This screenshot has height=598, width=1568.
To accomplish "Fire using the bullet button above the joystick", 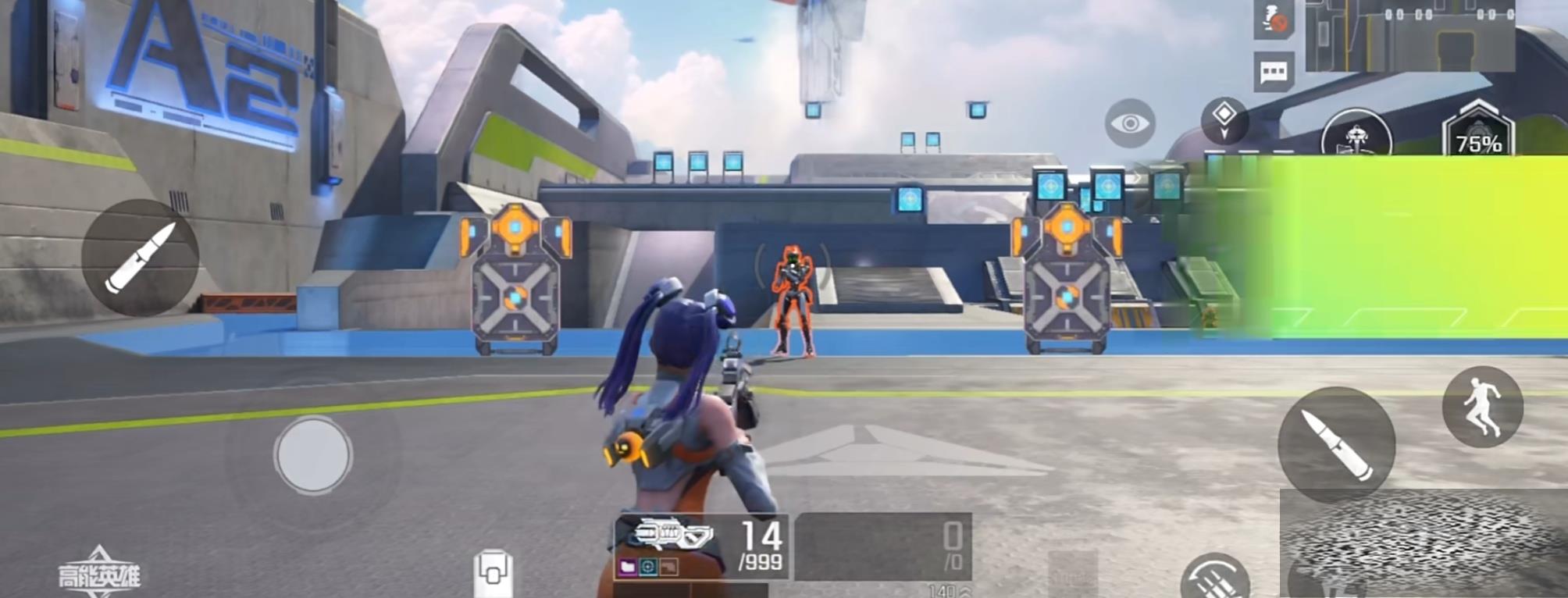I will 141,258.
